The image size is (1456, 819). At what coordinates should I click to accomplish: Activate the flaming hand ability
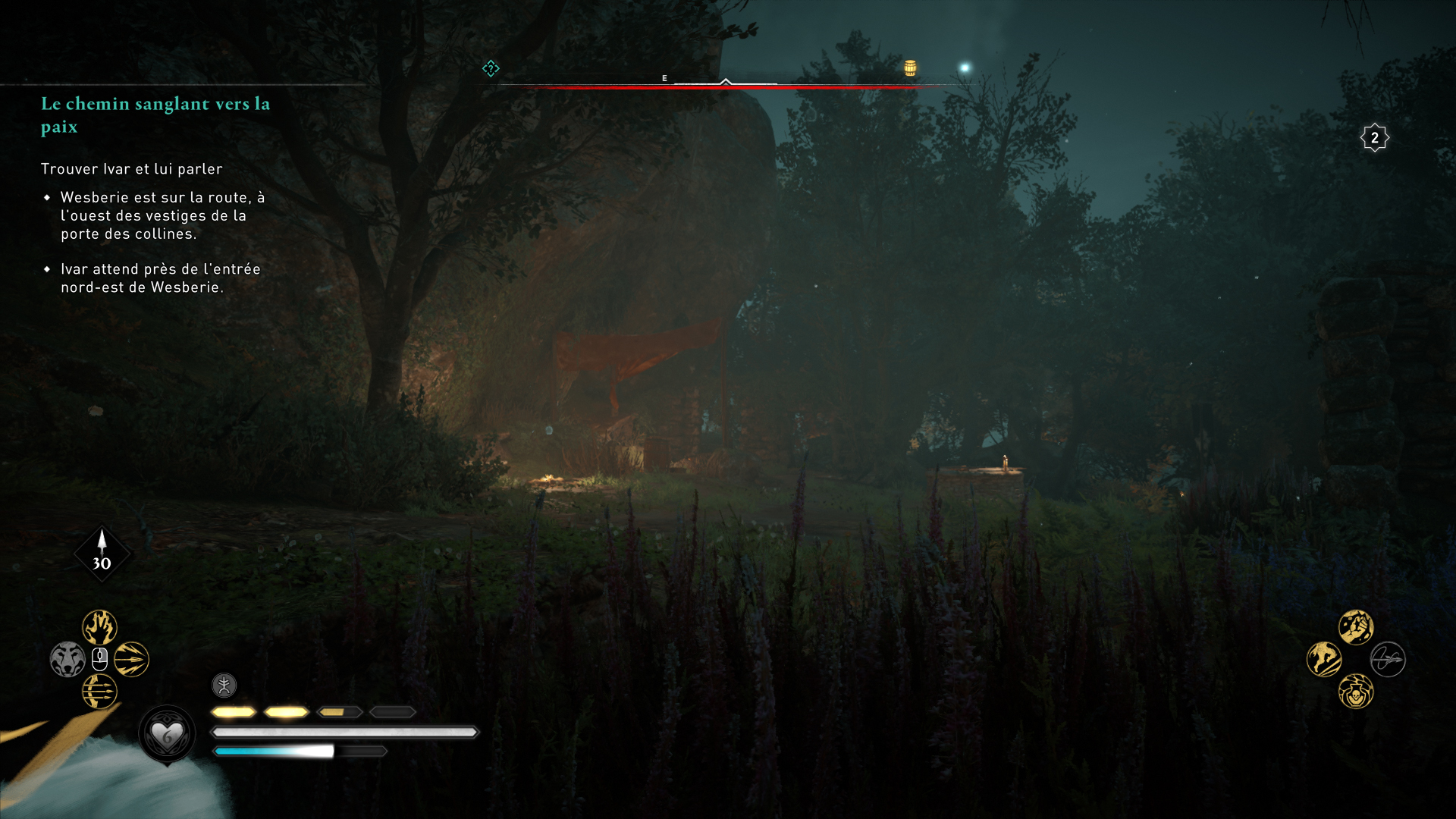[99, 627]
